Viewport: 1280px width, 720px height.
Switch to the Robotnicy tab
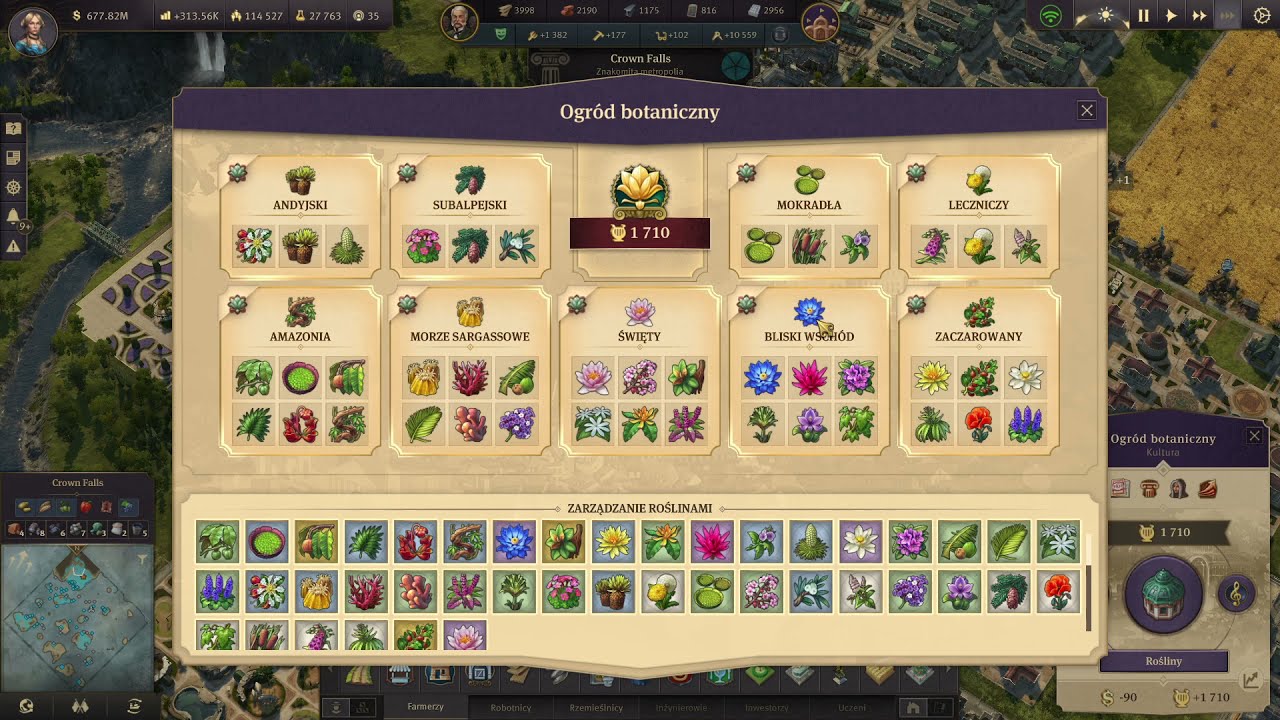pos(511,707)
